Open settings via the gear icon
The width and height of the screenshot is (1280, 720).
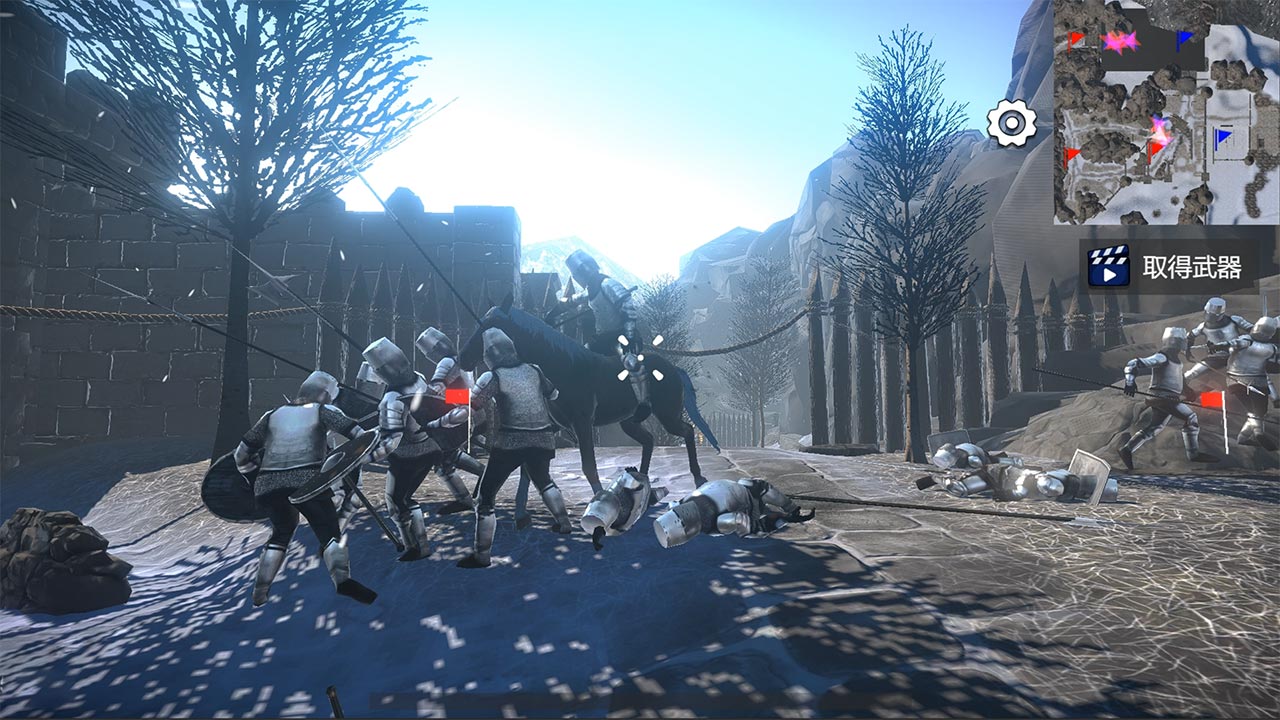click(x=1012, y=124)
